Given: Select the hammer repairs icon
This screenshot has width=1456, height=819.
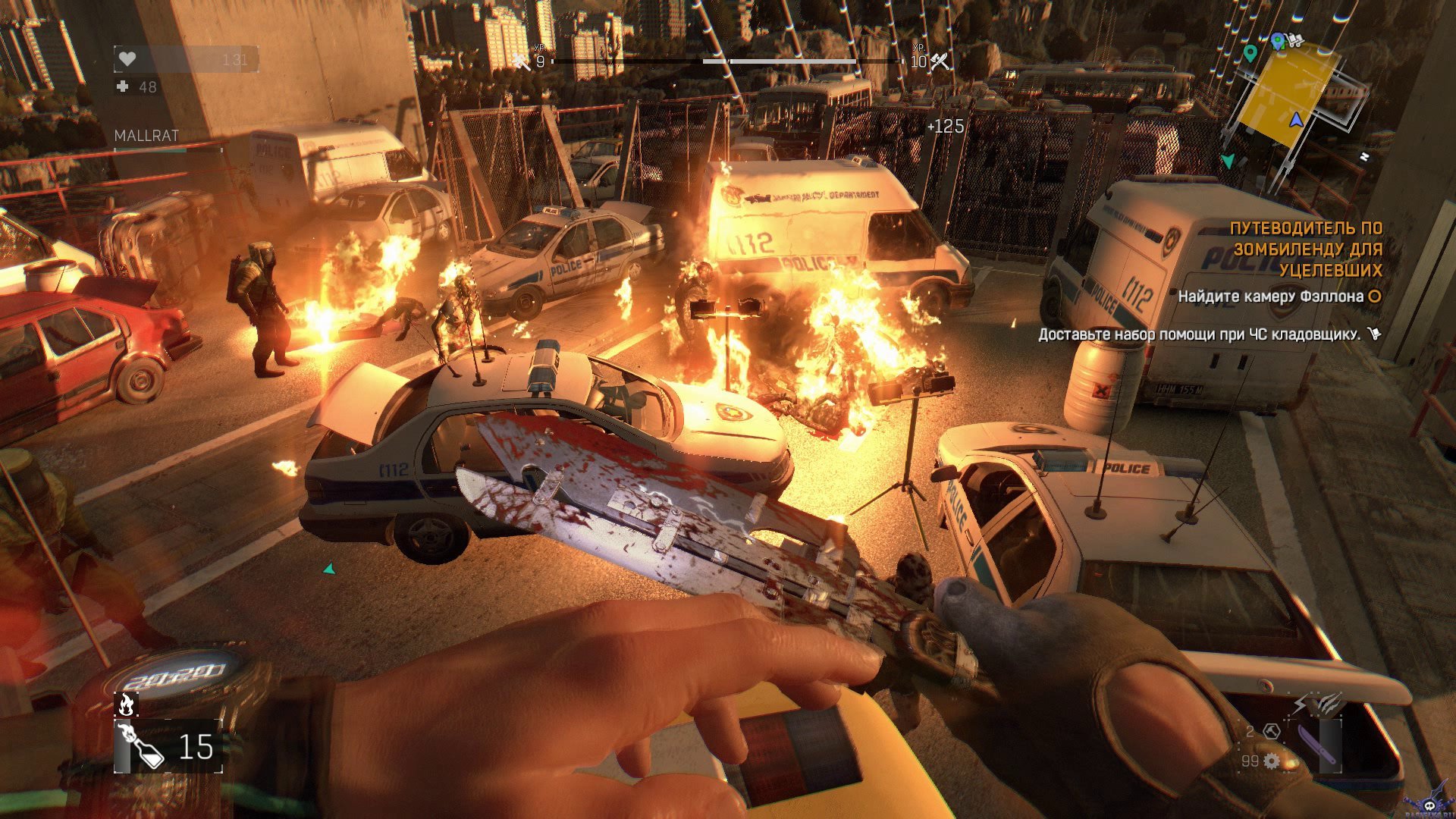Looking at the screenshot, I should pyautogui.click(x=1272, y=731).
